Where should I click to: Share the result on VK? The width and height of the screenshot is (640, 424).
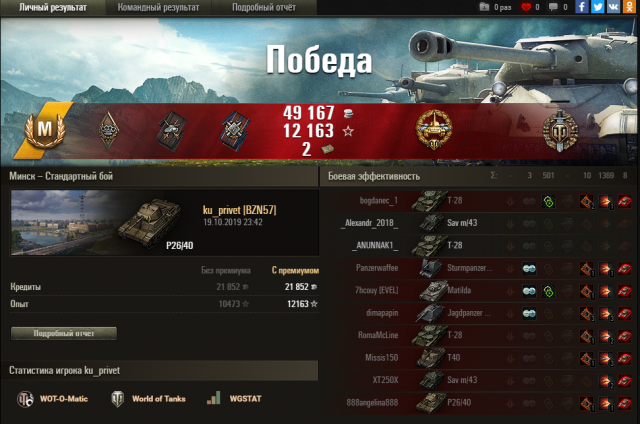613,7
